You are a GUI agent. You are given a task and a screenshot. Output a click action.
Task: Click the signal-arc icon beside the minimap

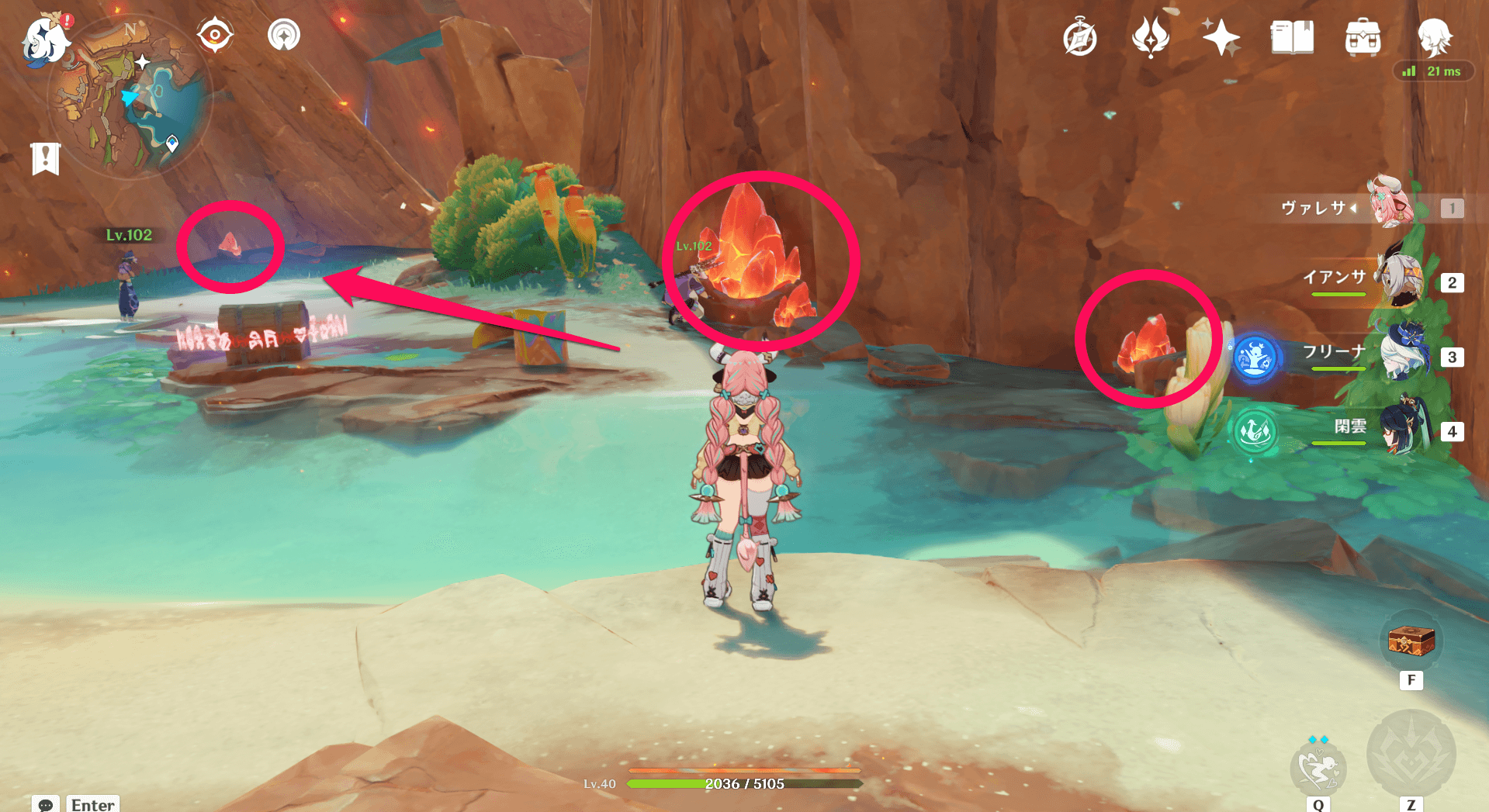click(283, 36)
